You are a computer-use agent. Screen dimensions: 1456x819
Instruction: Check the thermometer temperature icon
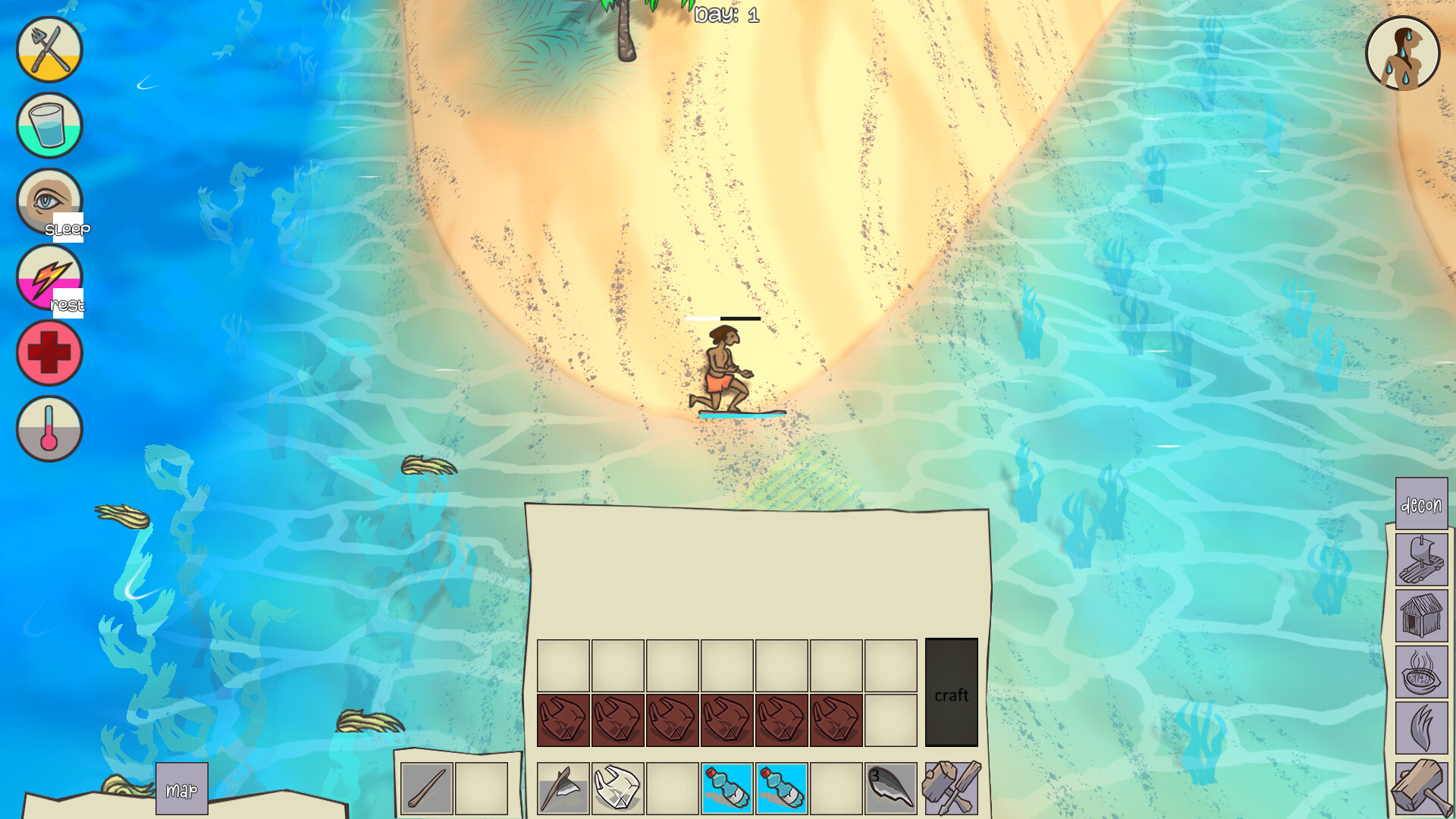pos(48,428)
